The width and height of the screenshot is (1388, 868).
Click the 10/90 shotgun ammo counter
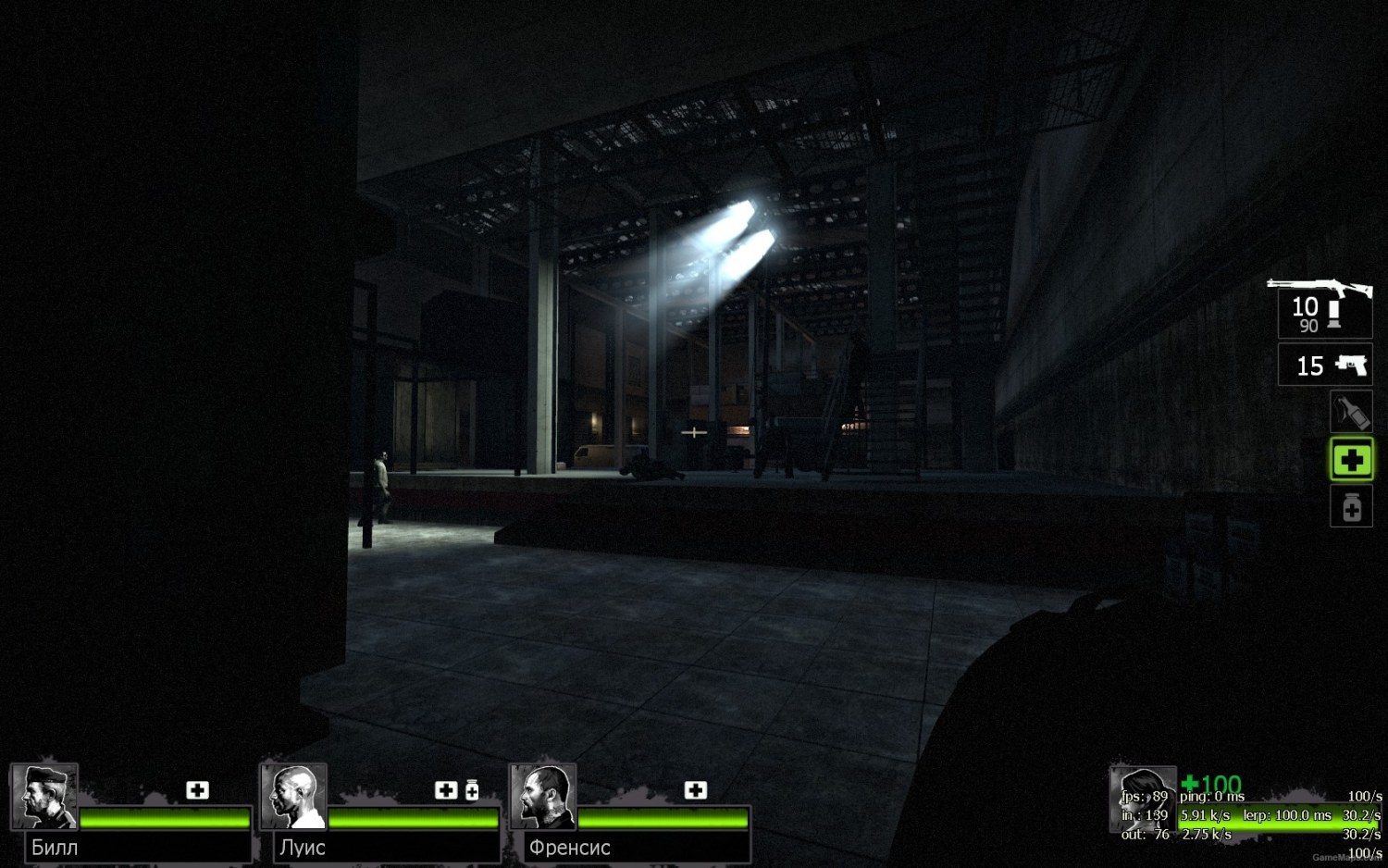tap(1305, 314)
